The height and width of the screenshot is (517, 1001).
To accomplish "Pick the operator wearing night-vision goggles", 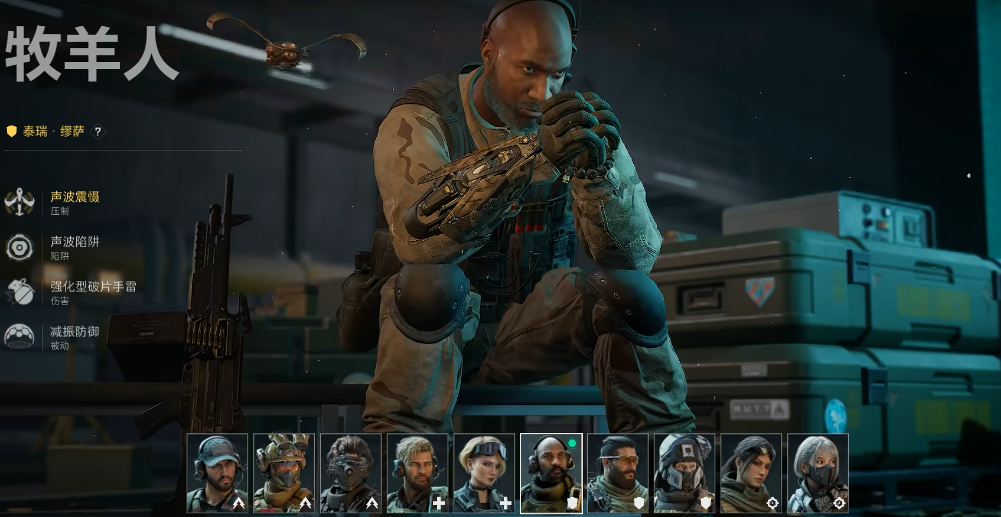I will [x=350, y=473].
